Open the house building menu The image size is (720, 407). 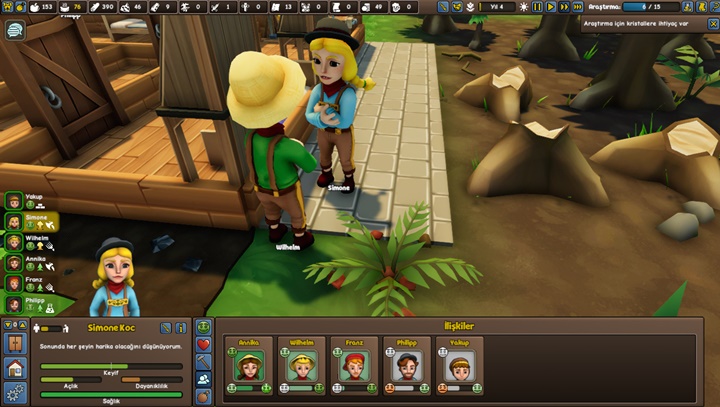point(15,367)
